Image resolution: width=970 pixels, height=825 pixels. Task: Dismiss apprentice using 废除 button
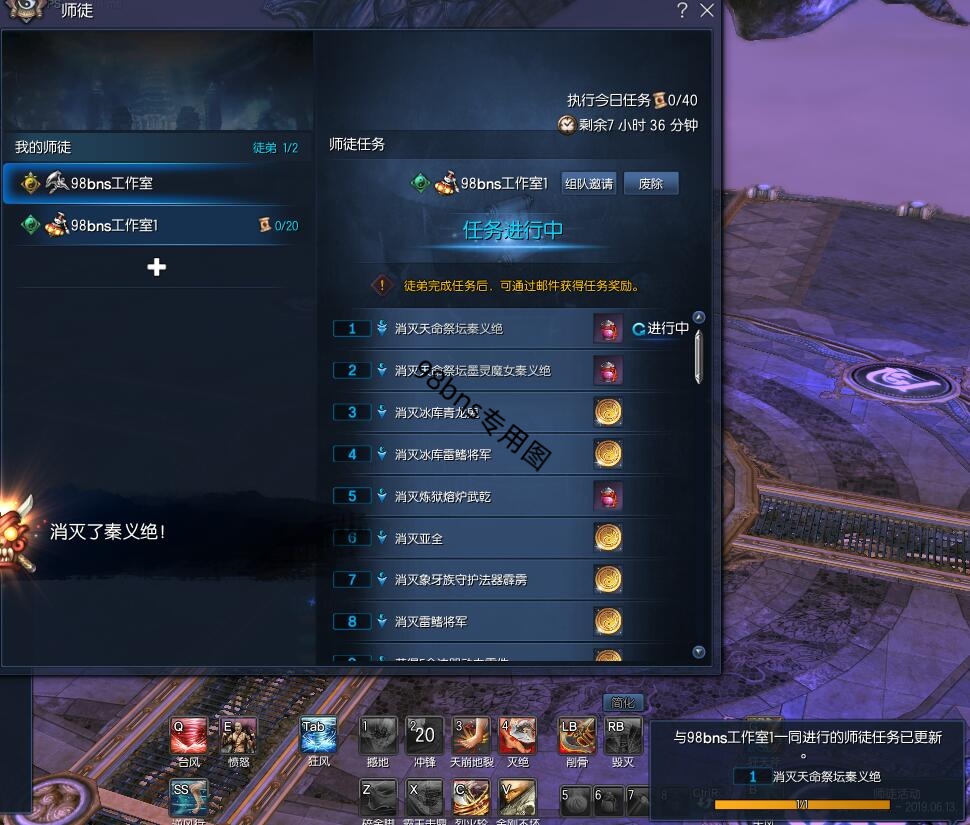[x=651, y=184]
